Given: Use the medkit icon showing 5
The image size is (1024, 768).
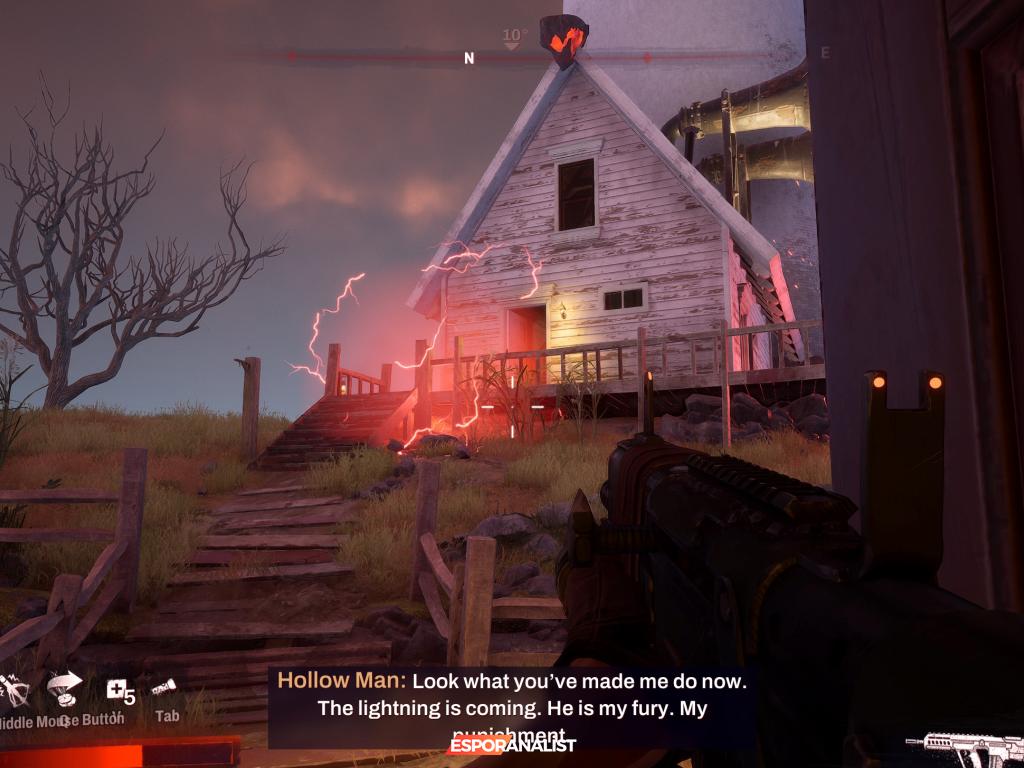Looking at the screenshot, I should (x=118, y=690).
